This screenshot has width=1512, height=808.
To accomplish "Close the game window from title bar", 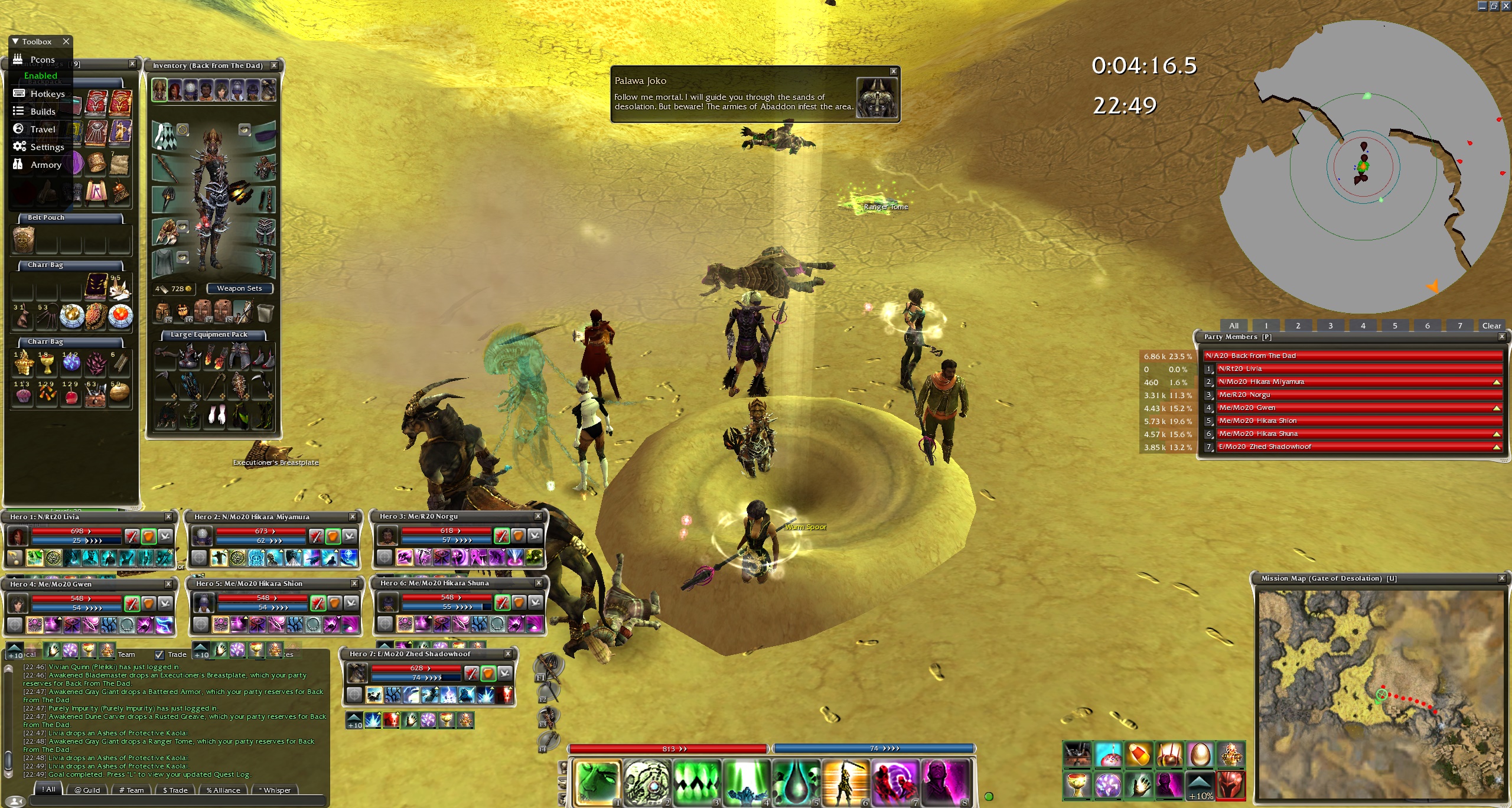I will coord(1506,6).
